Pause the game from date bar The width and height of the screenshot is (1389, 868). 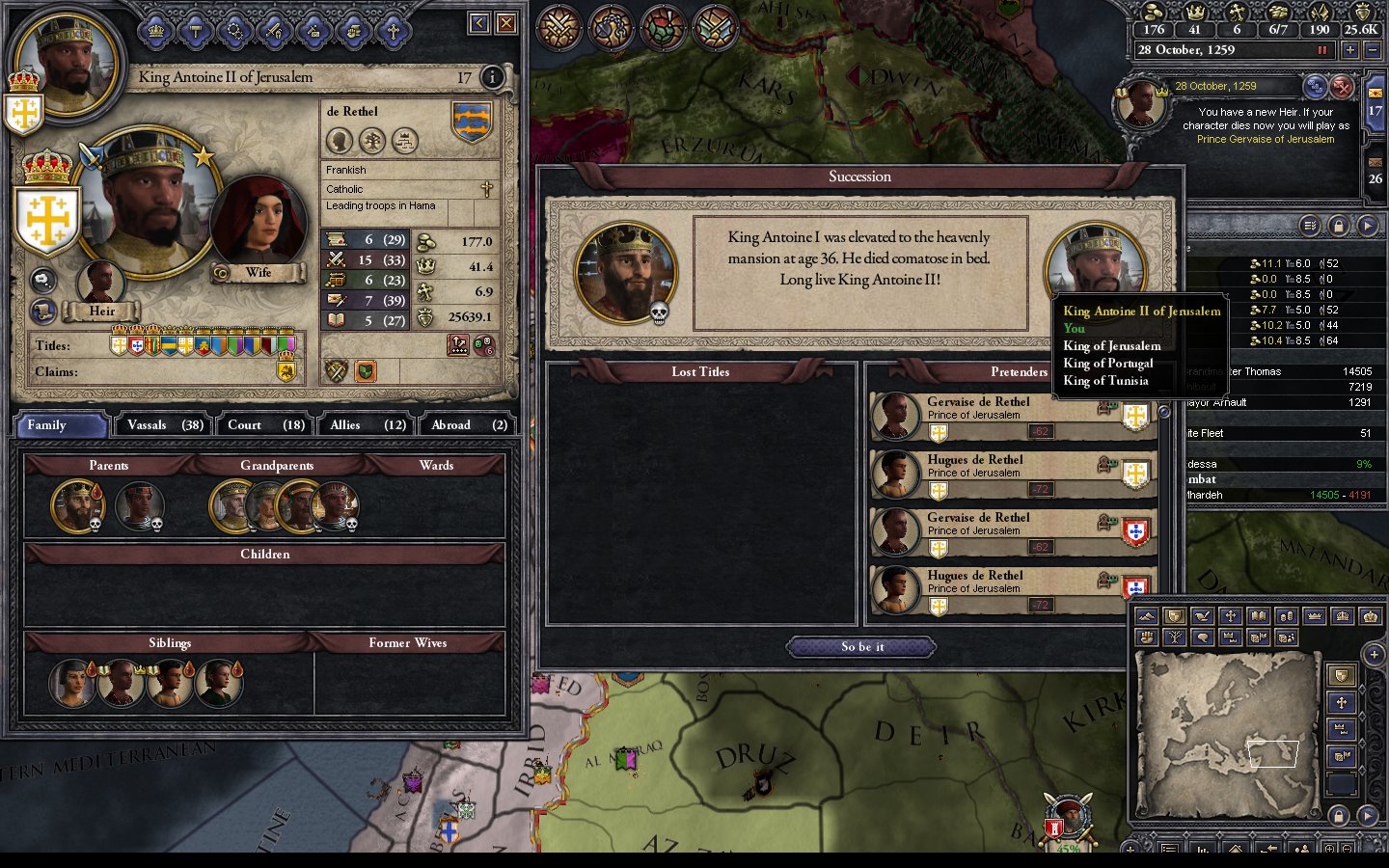pyautogui.click(x=1321, y=50)
